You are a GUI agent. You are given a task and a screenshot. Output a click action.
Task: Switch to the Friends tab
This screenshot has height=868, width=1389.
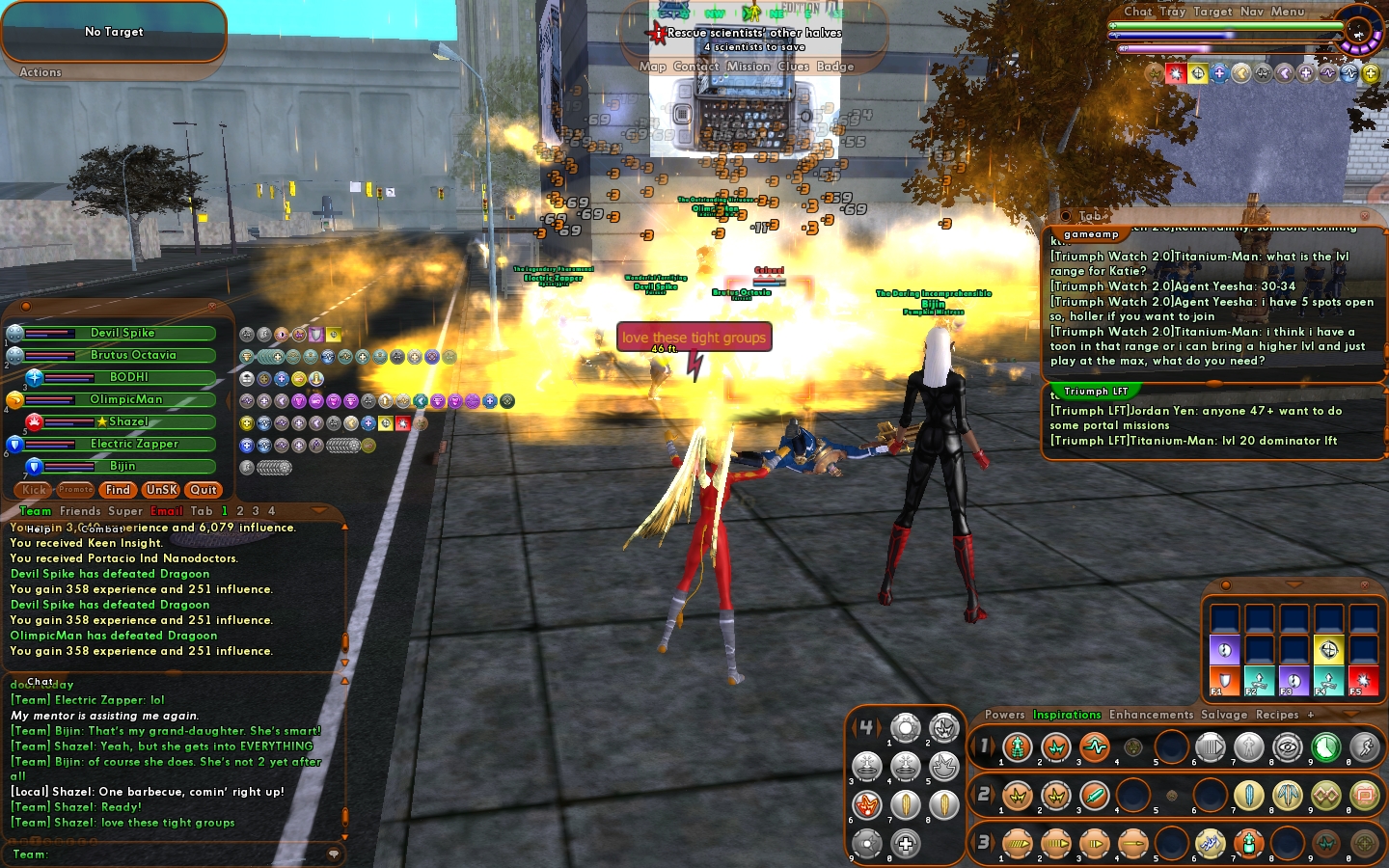pyautogui.click(x=80, y=511)
